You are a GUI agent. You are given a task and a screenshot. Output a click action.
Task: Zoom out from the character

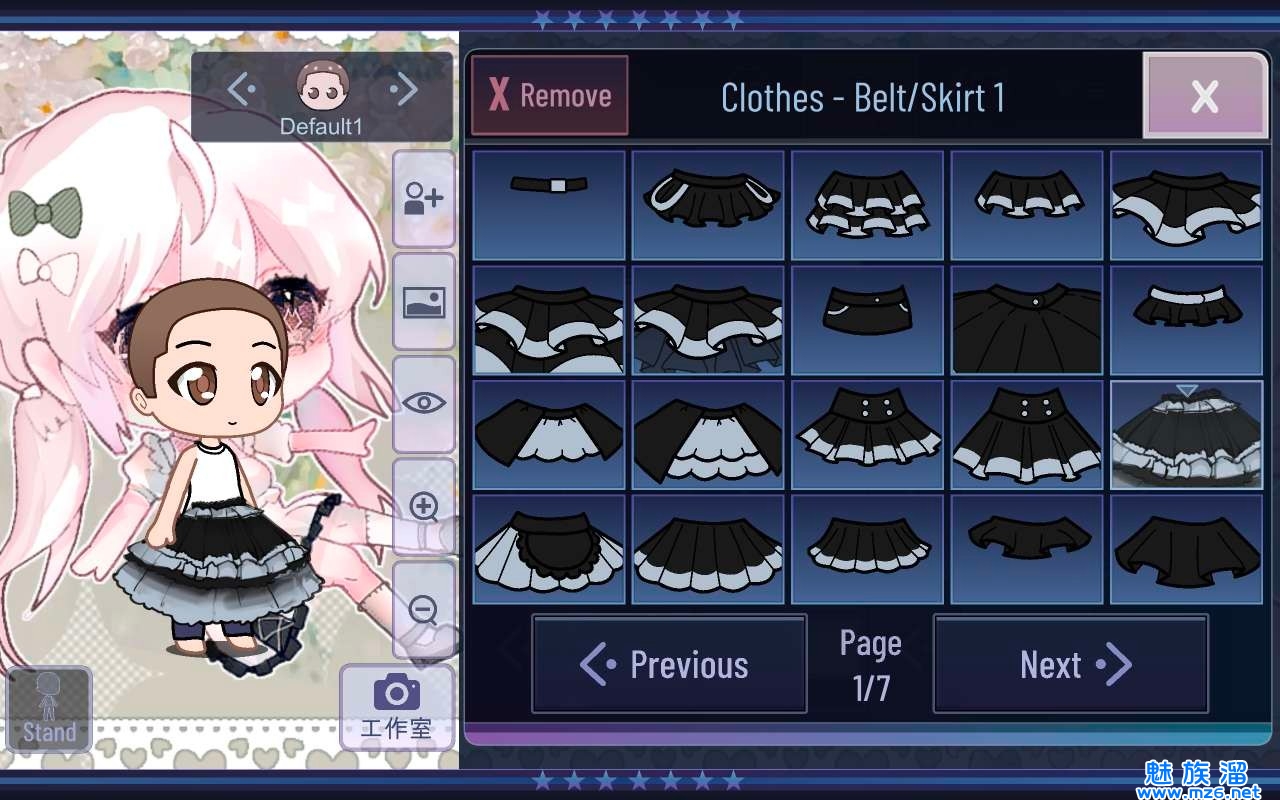click(x=424, y=609)
